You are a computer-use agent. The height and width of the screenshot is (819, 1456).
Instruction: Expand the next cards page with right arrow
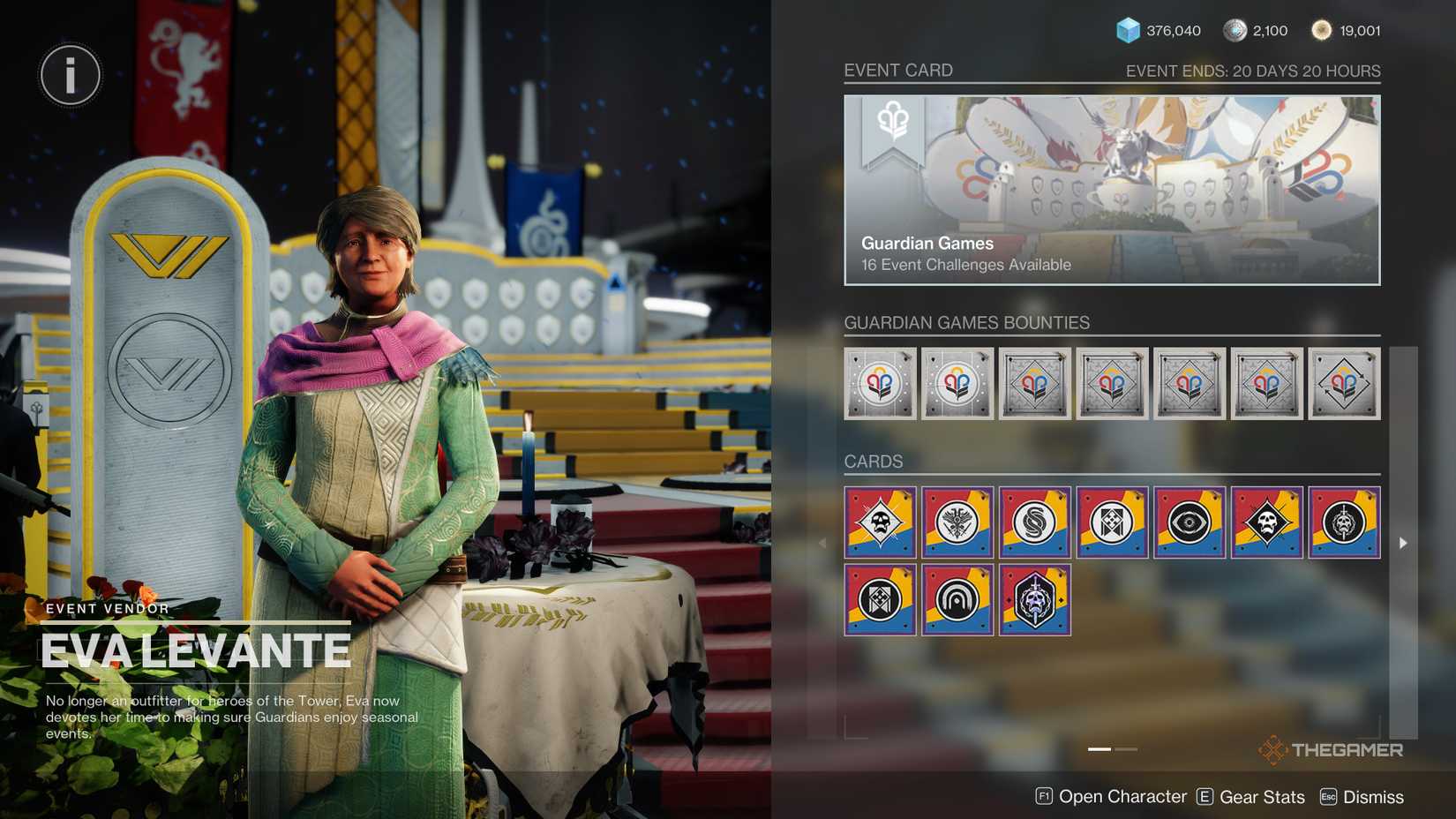point(1403,543)
